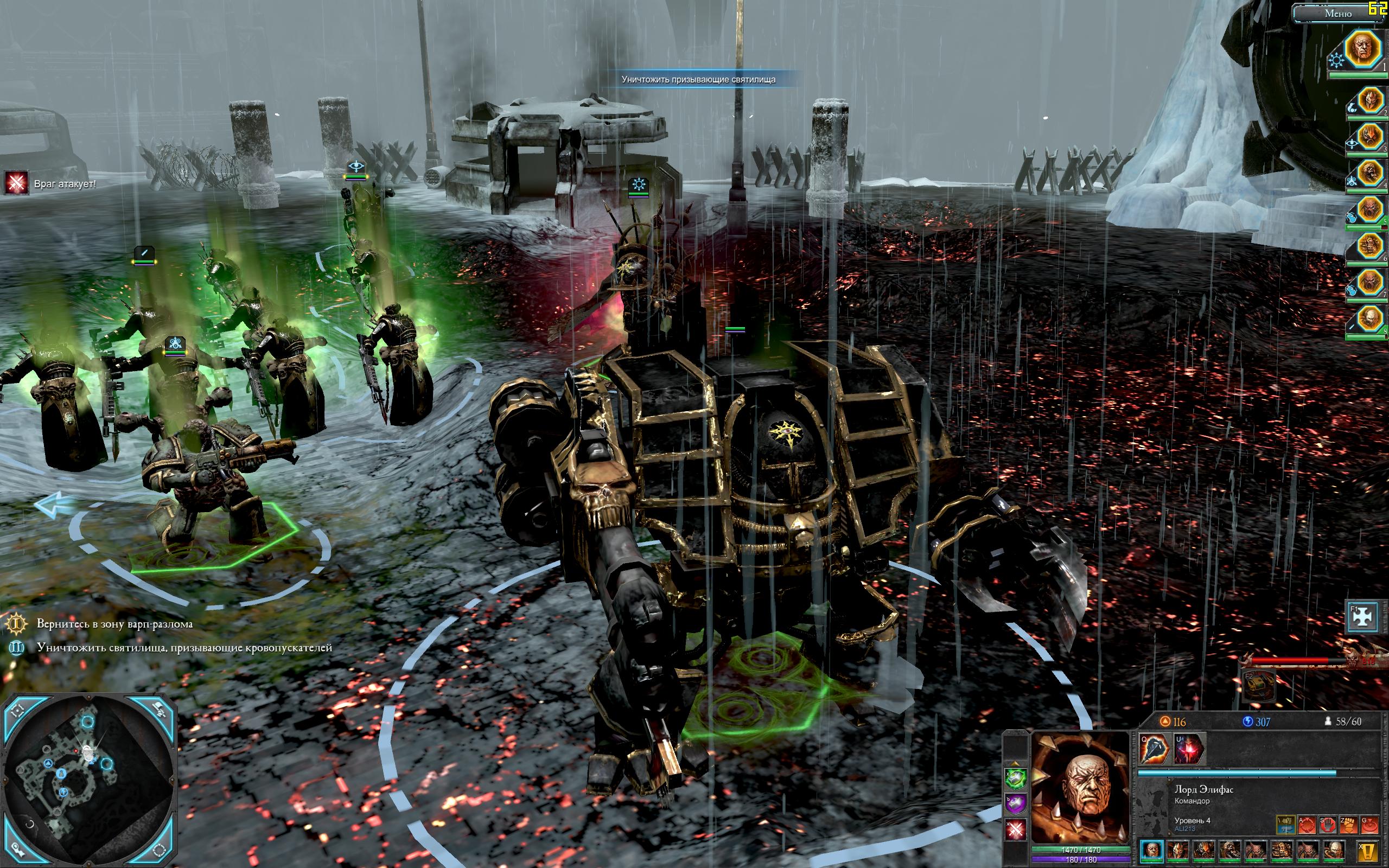Click the minimap's bottom-left corner button
Viewport: 1389px width, 868px height.
click(x=17, y=850)
